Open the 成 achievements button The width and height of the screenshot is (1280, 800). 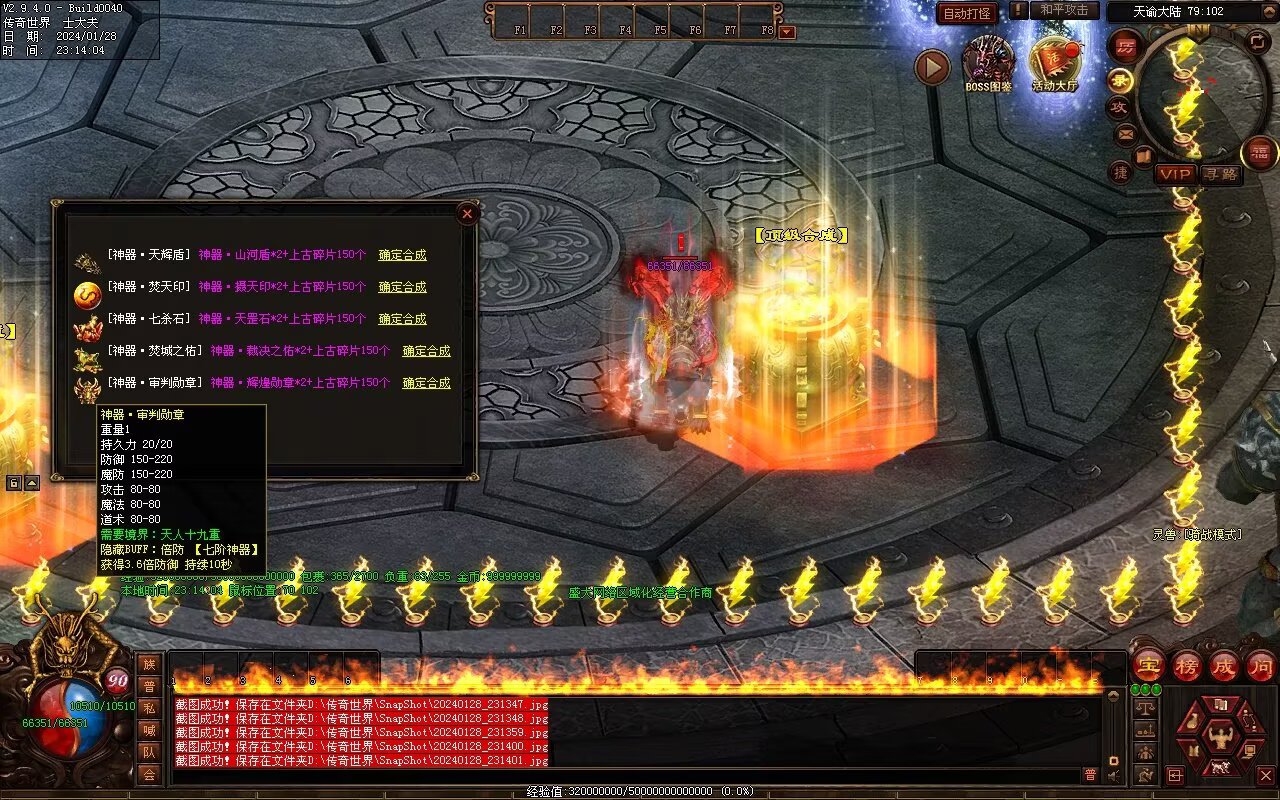[x=1224, y=665]
